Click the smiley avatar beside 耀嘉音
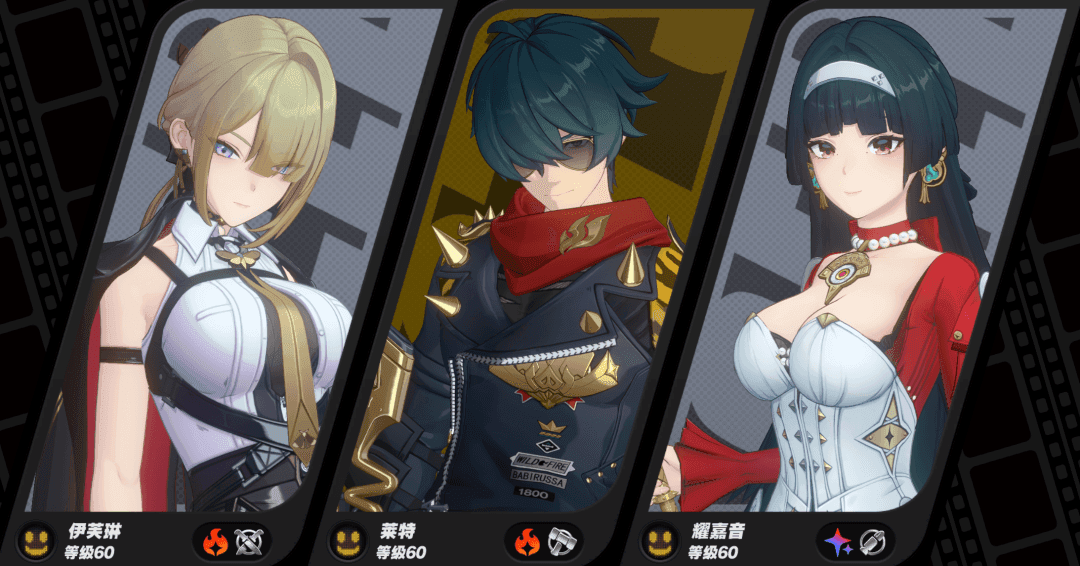1080x566 pixels. [660, 542]
